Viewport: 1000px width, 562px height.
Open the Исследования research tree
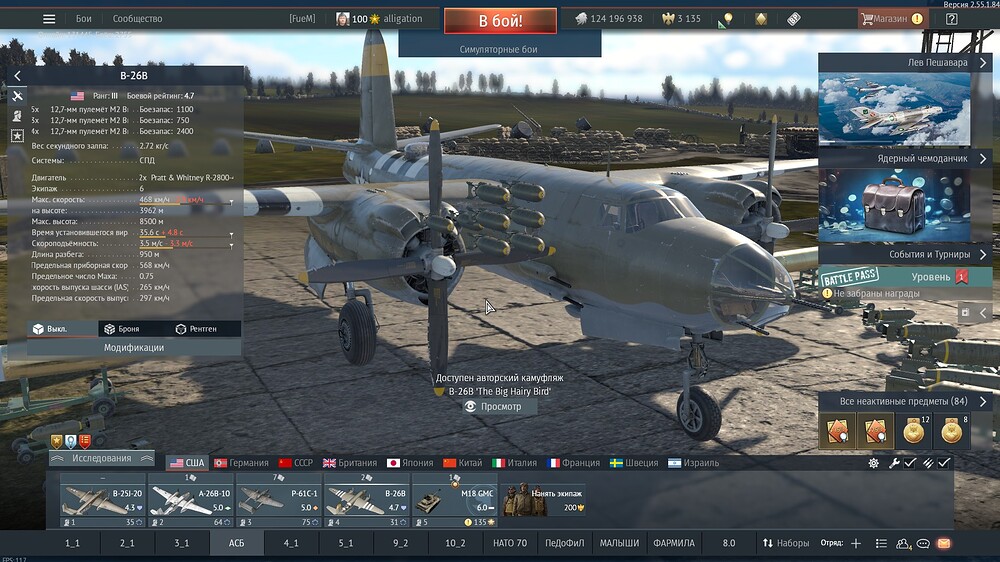point(101,459)
